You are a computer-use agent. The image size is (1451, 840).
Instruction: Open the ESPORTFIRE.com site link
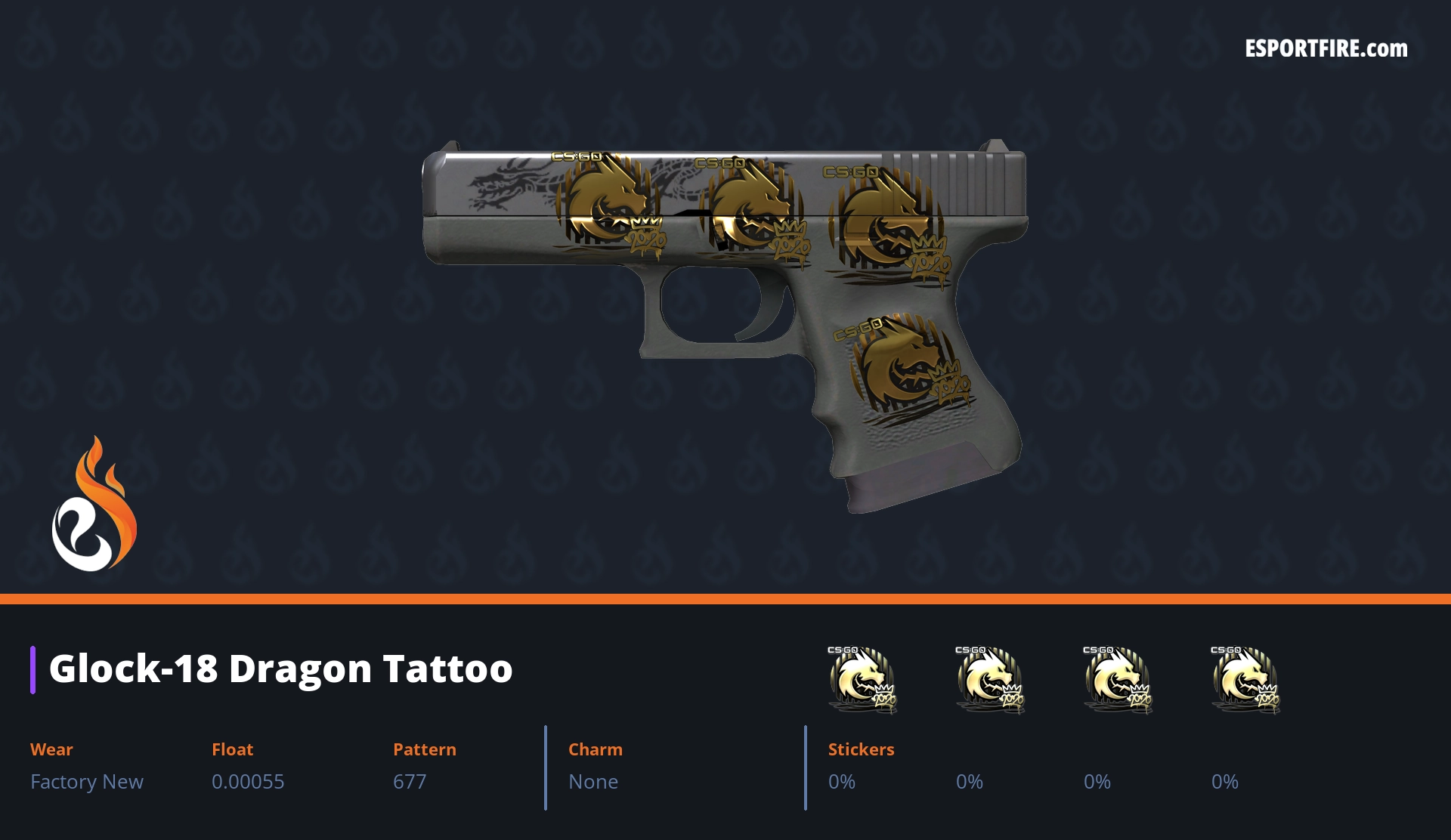tap(1326, 49)
